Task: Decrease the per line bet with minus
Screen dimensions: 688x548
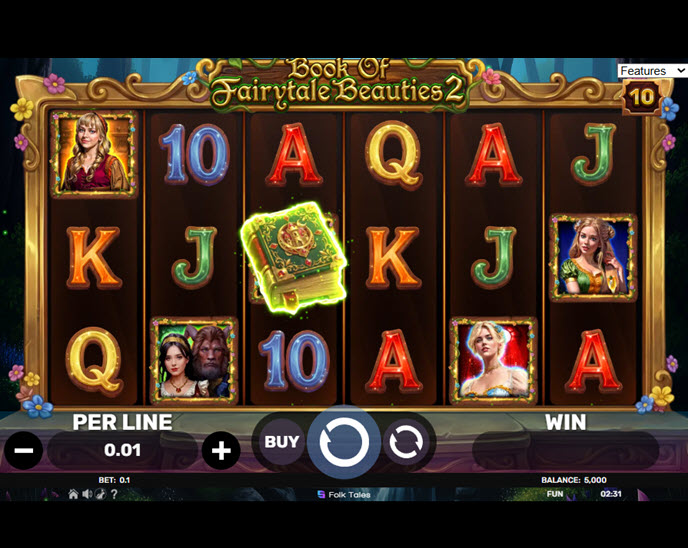Action: [x=25, y=451]
